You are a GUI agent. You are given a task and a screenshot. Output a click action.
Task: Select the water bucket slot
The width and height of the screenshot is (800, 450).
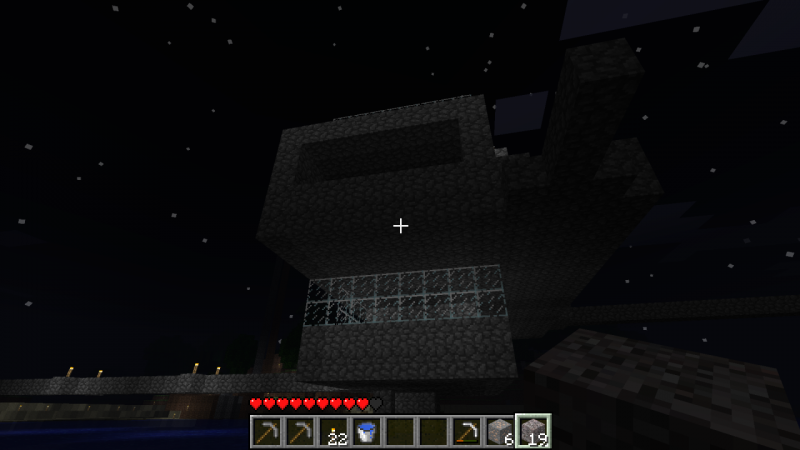click(x=366, y=432)
